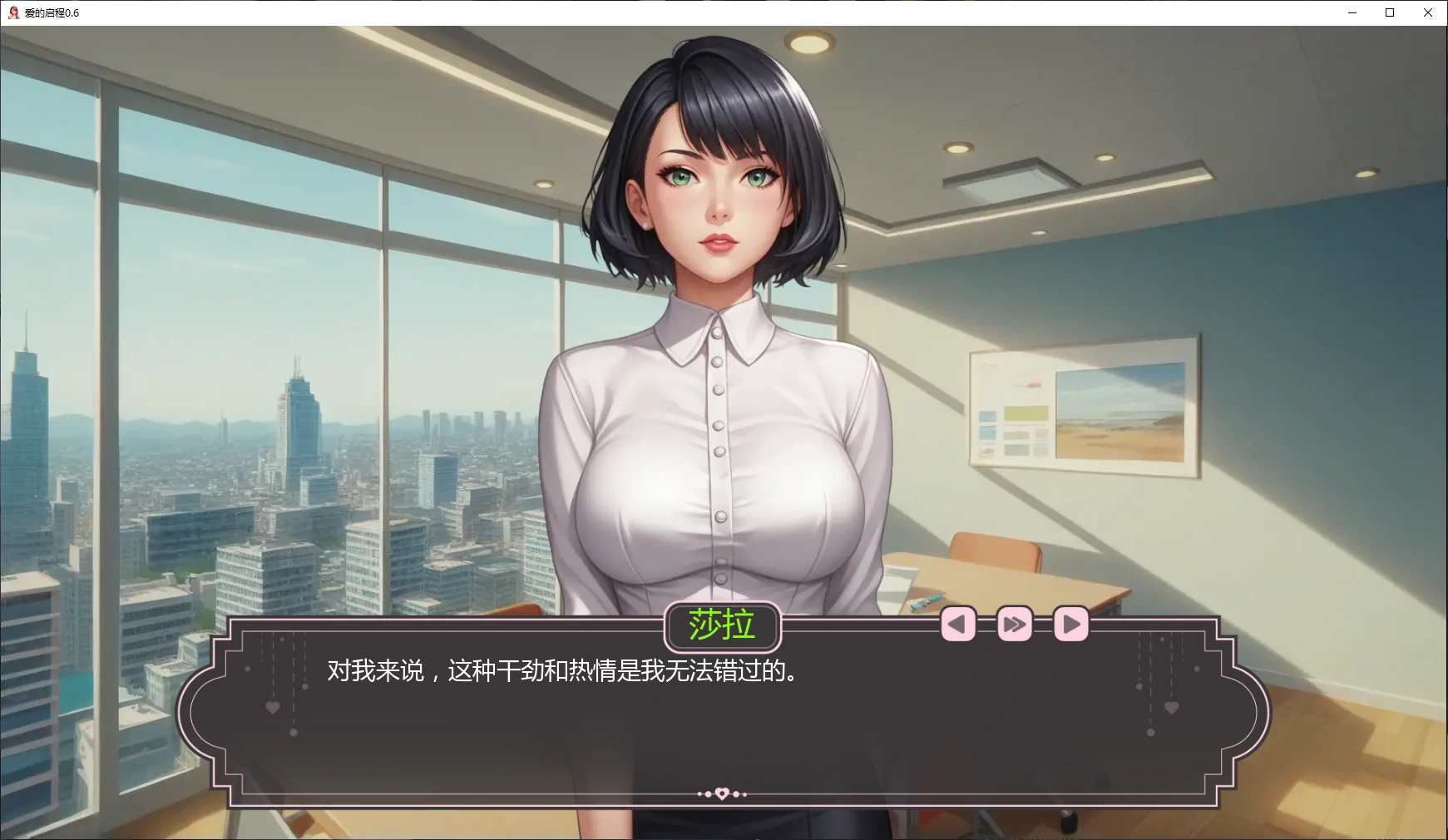Screen dimensions: 1448x840
Task: Click the game's title bar application icon
Action: coord(12,12)
